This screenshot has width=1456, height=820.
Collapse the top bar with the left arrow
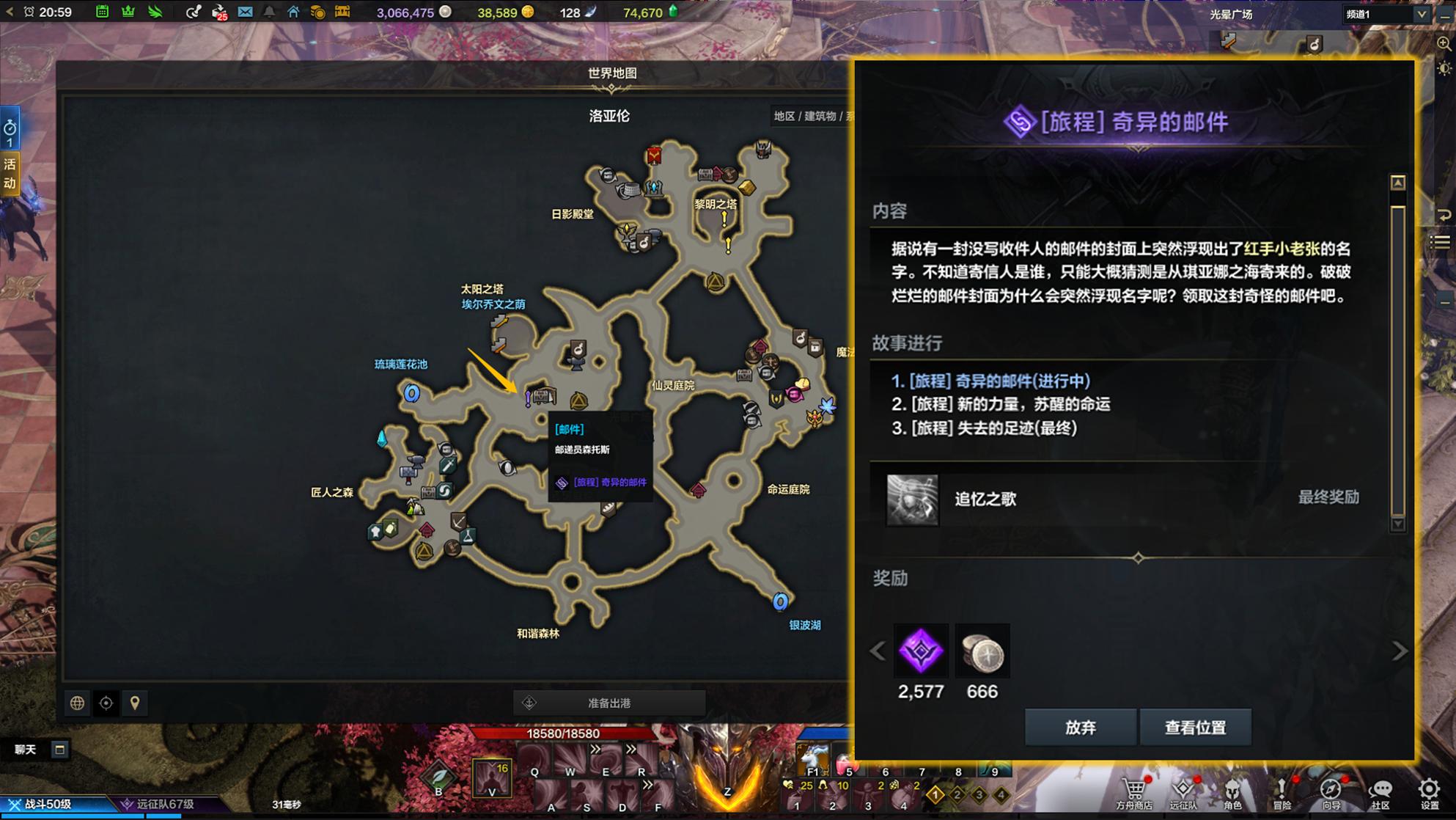point(10,12)
